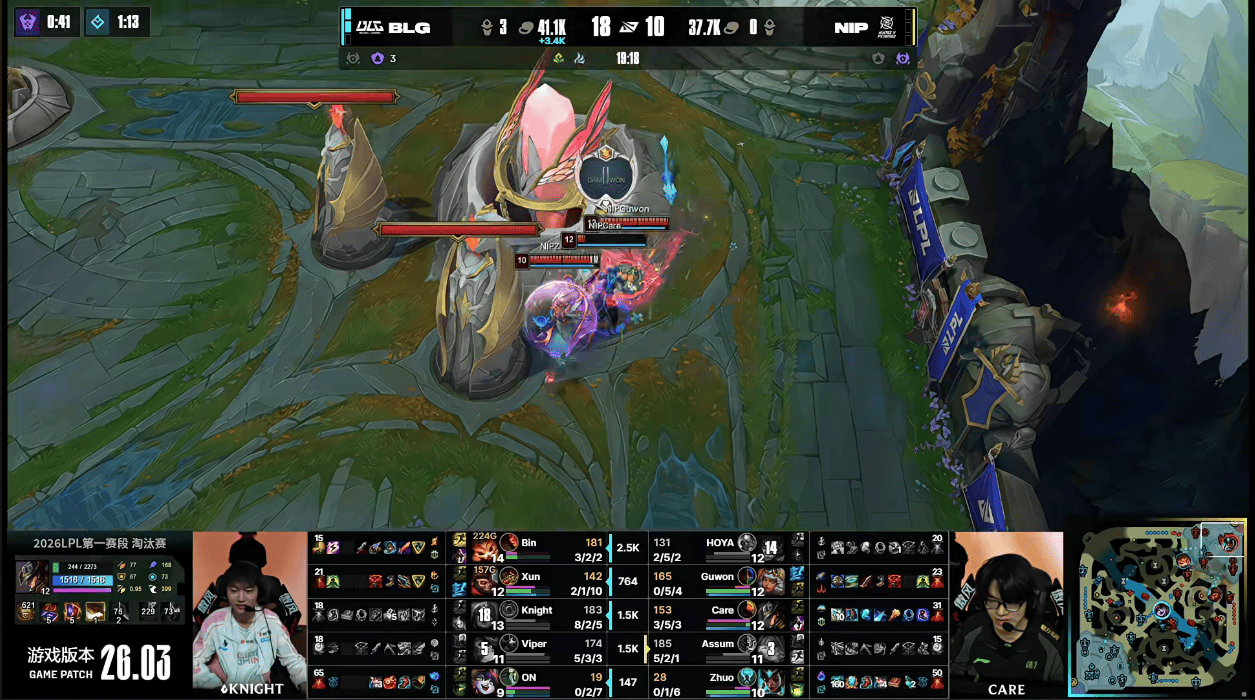Open the minimap
Screen dimensions: 1255x700
click(x=1160, y=610)
